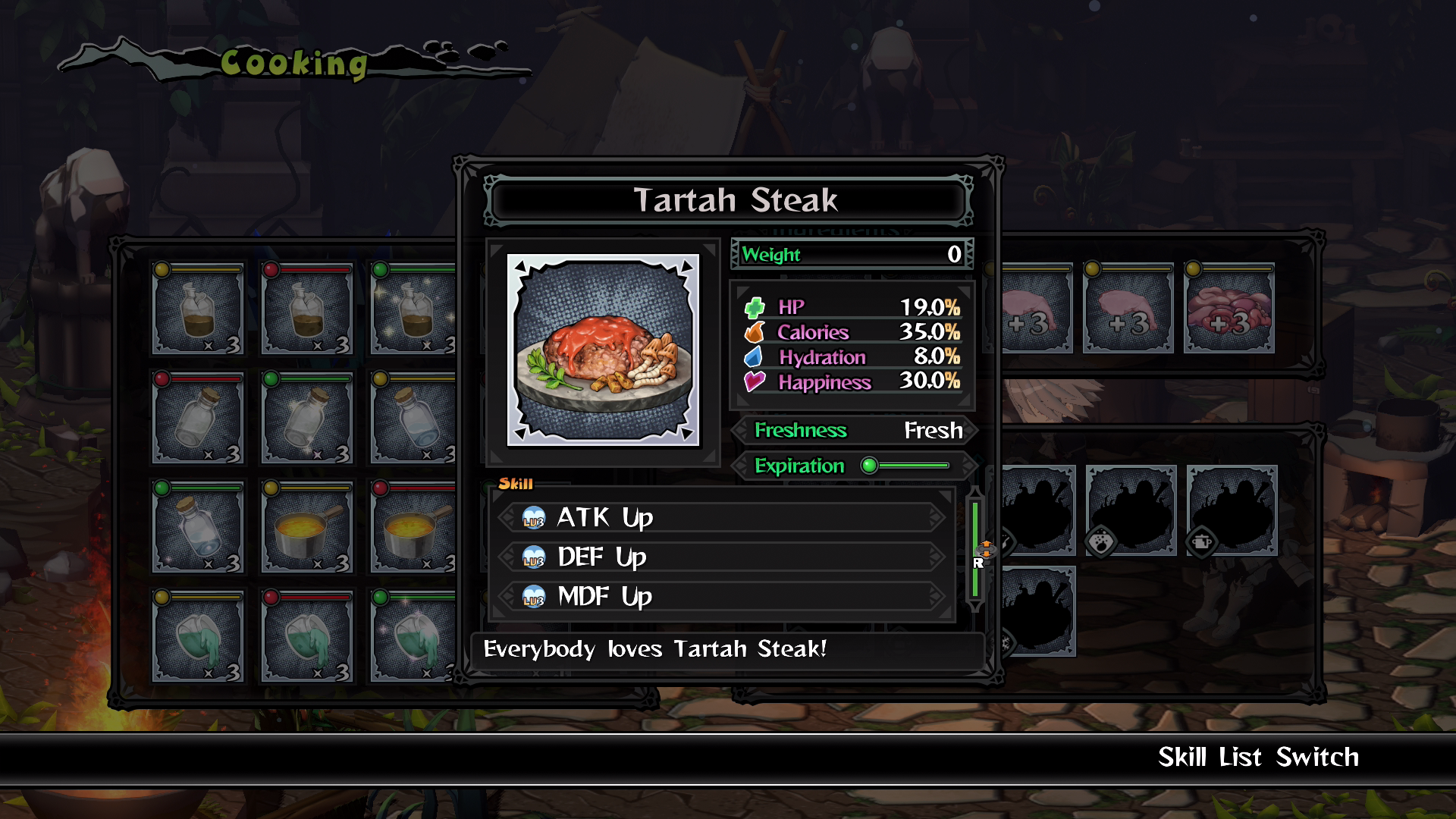This screenshot has height=819, width=1456.
Task: Choose the silhouette slot with cooking pot badge
Action: [x=1232, y=510]
